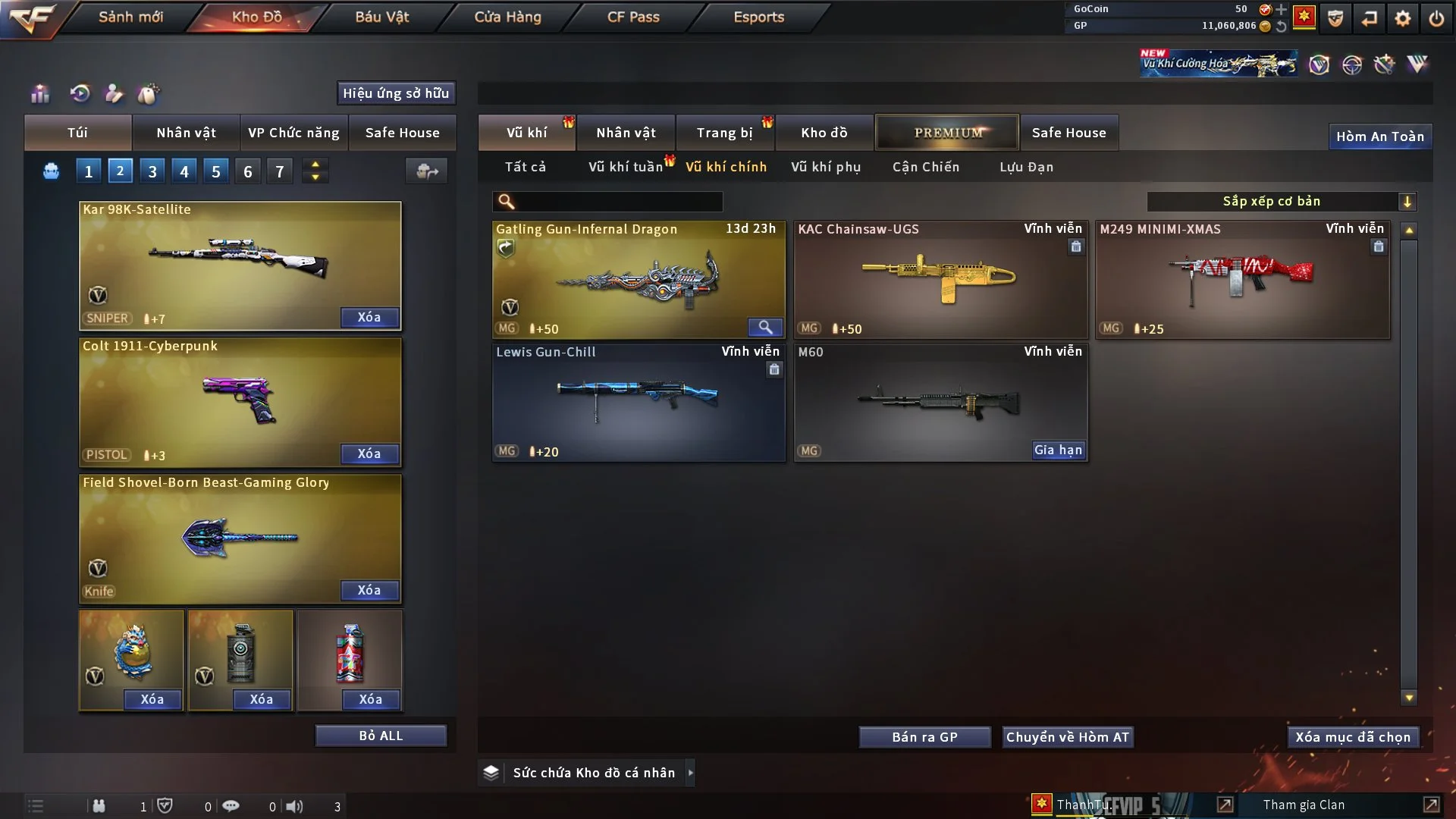
Task: Remove the Kar 98K-Satellite with Xóa
Action: (369, 317)
